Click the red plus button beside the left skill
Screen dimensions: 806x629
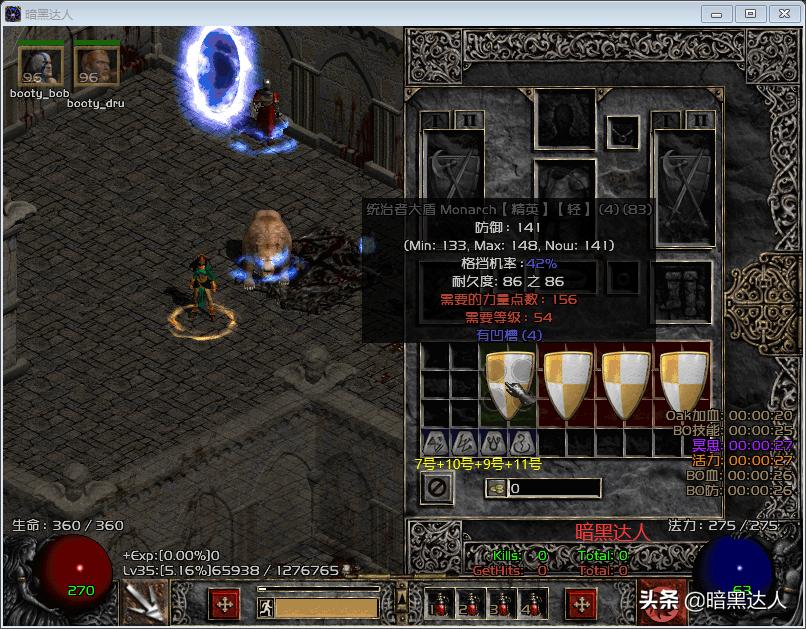coord(224,604)
